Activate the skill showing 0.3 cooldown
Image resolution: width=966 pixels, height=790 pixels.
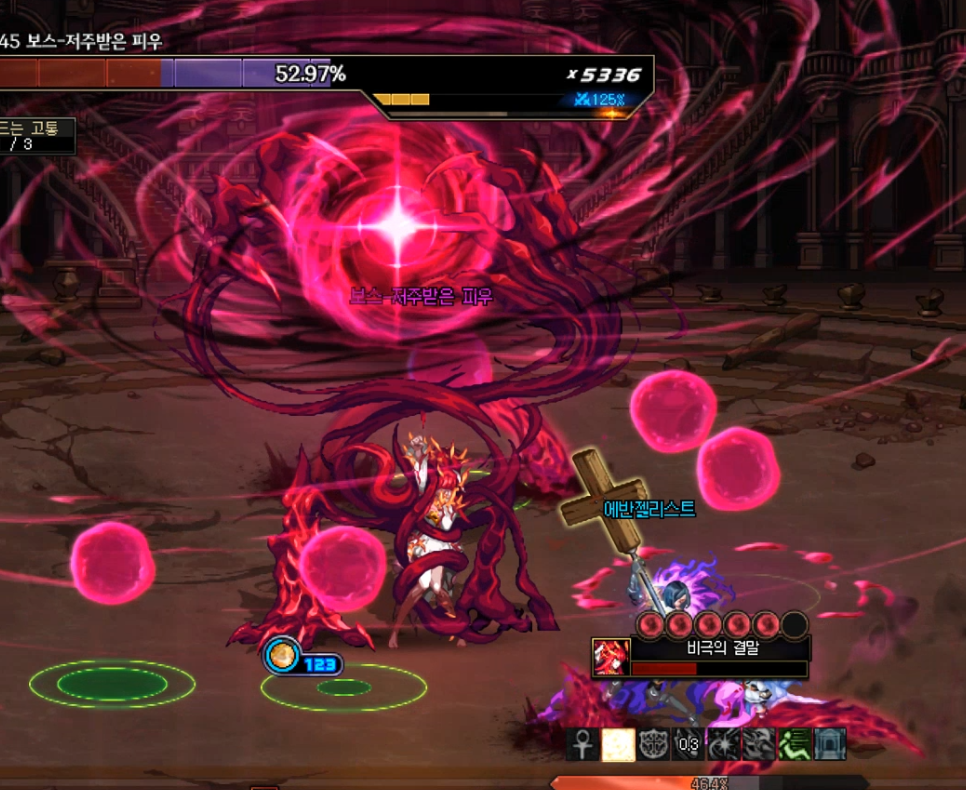(687, 744)
